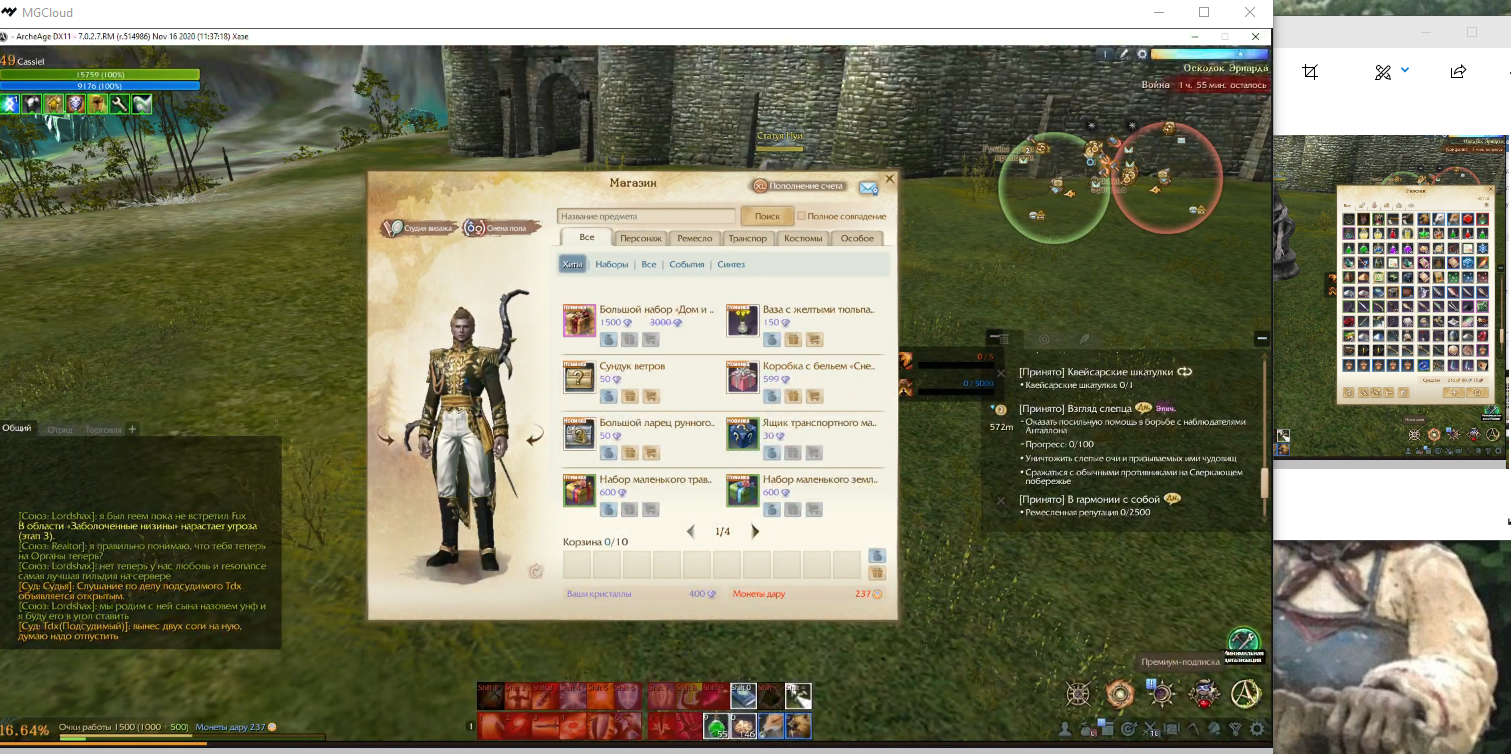Go to next shop page with the right arrow

point(755,531)
